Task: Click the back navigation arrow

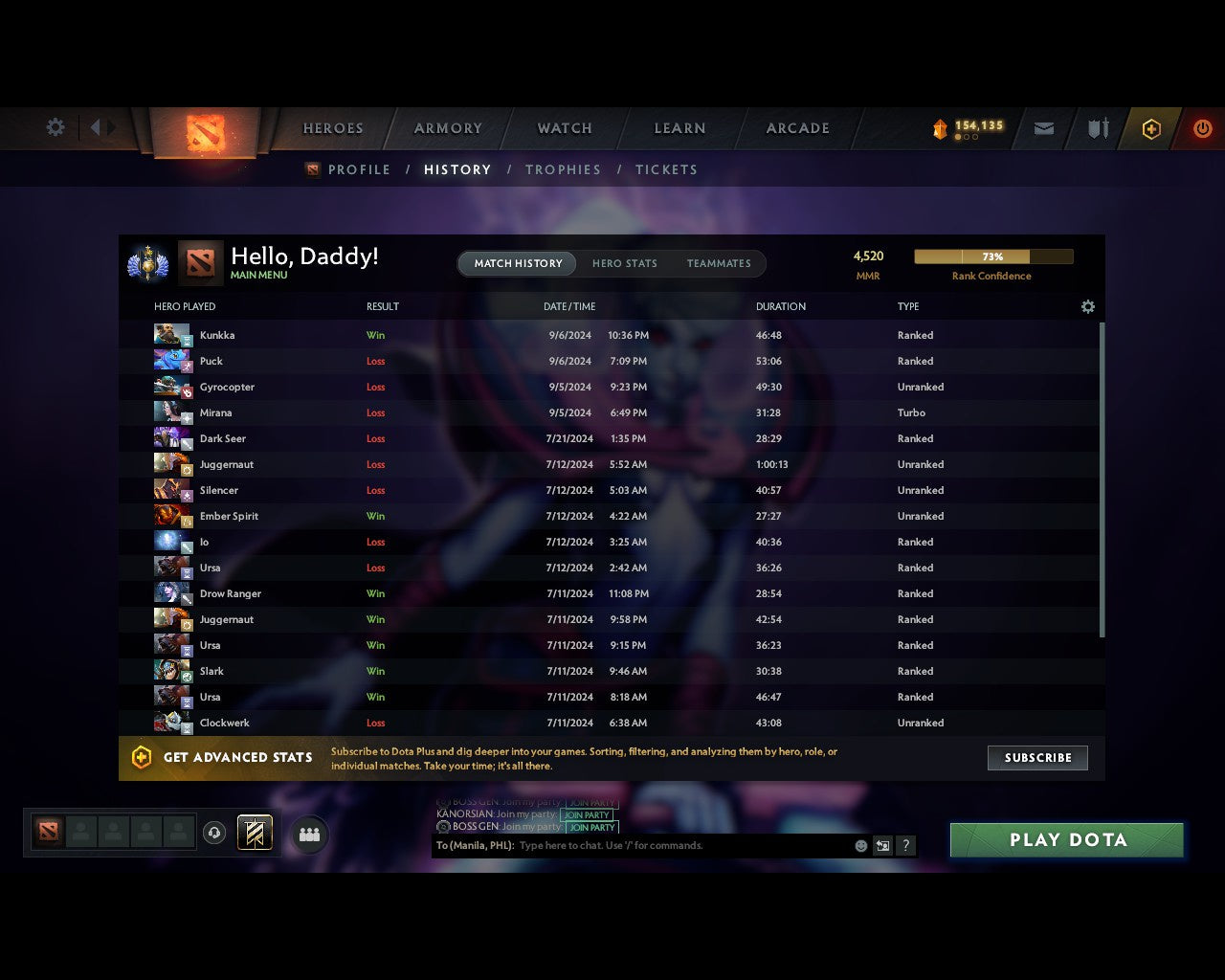Action: 99,128
